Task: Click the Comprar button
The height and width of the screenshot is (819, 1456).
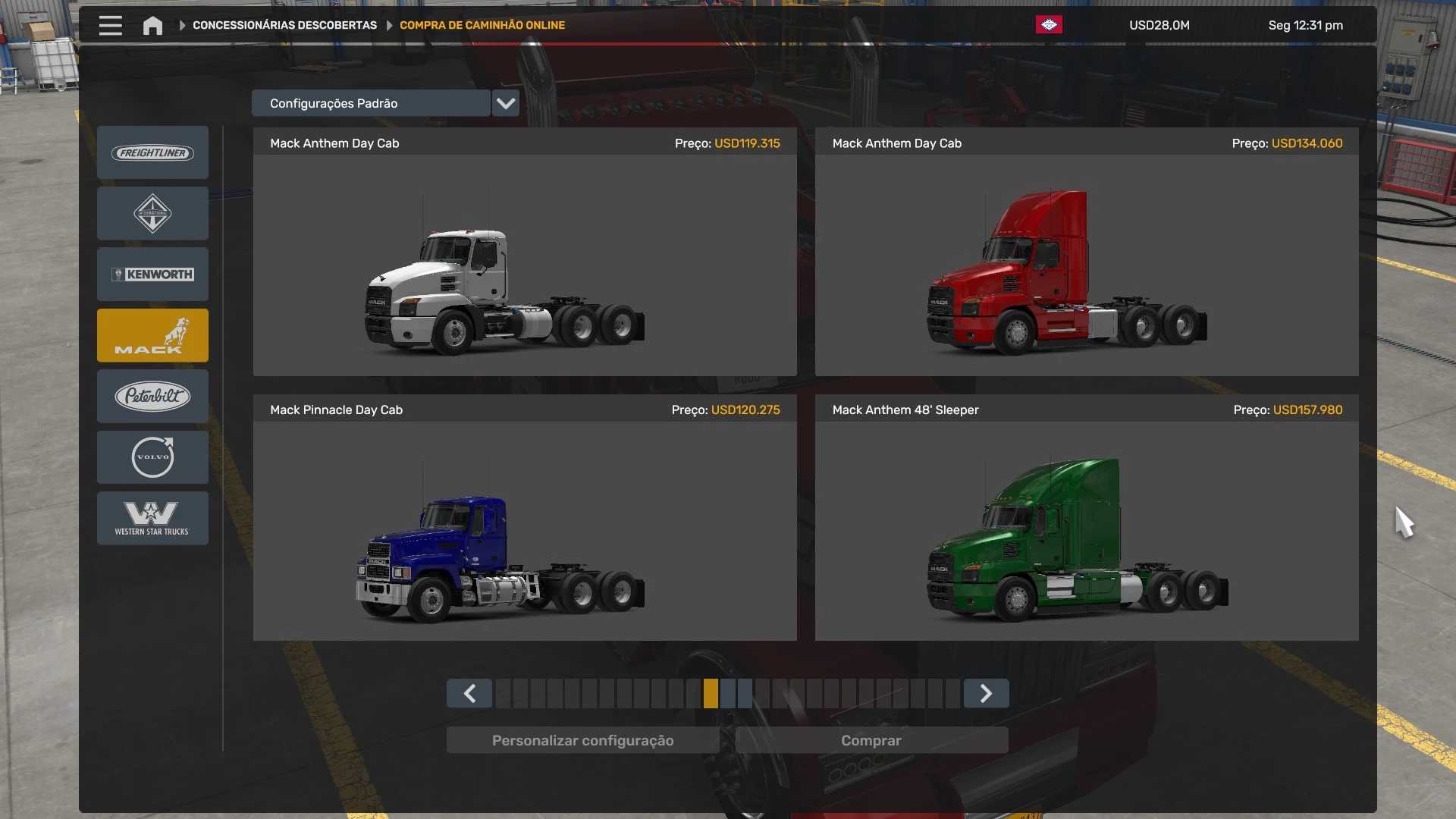Action: pos(871,740)
